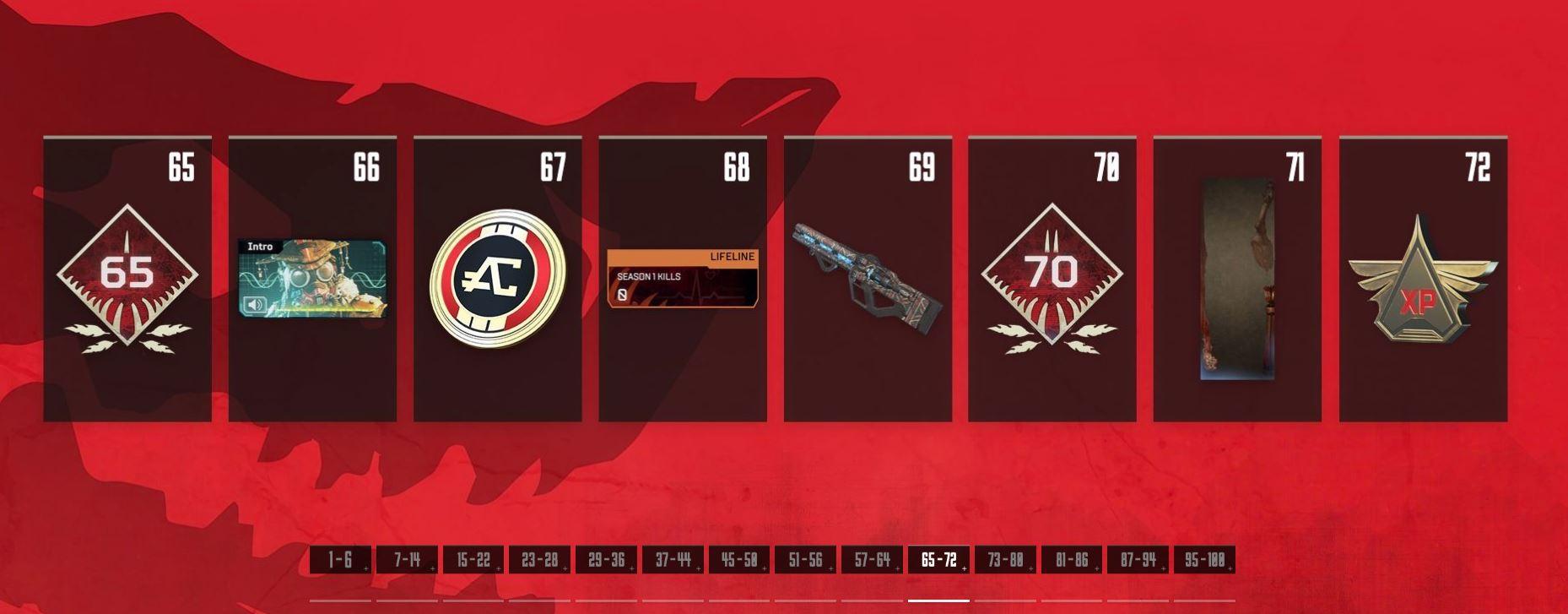Choose the level 72 XP boost reward
The width and height of the screenshot is (1568, 614).
coord(1423,279)
